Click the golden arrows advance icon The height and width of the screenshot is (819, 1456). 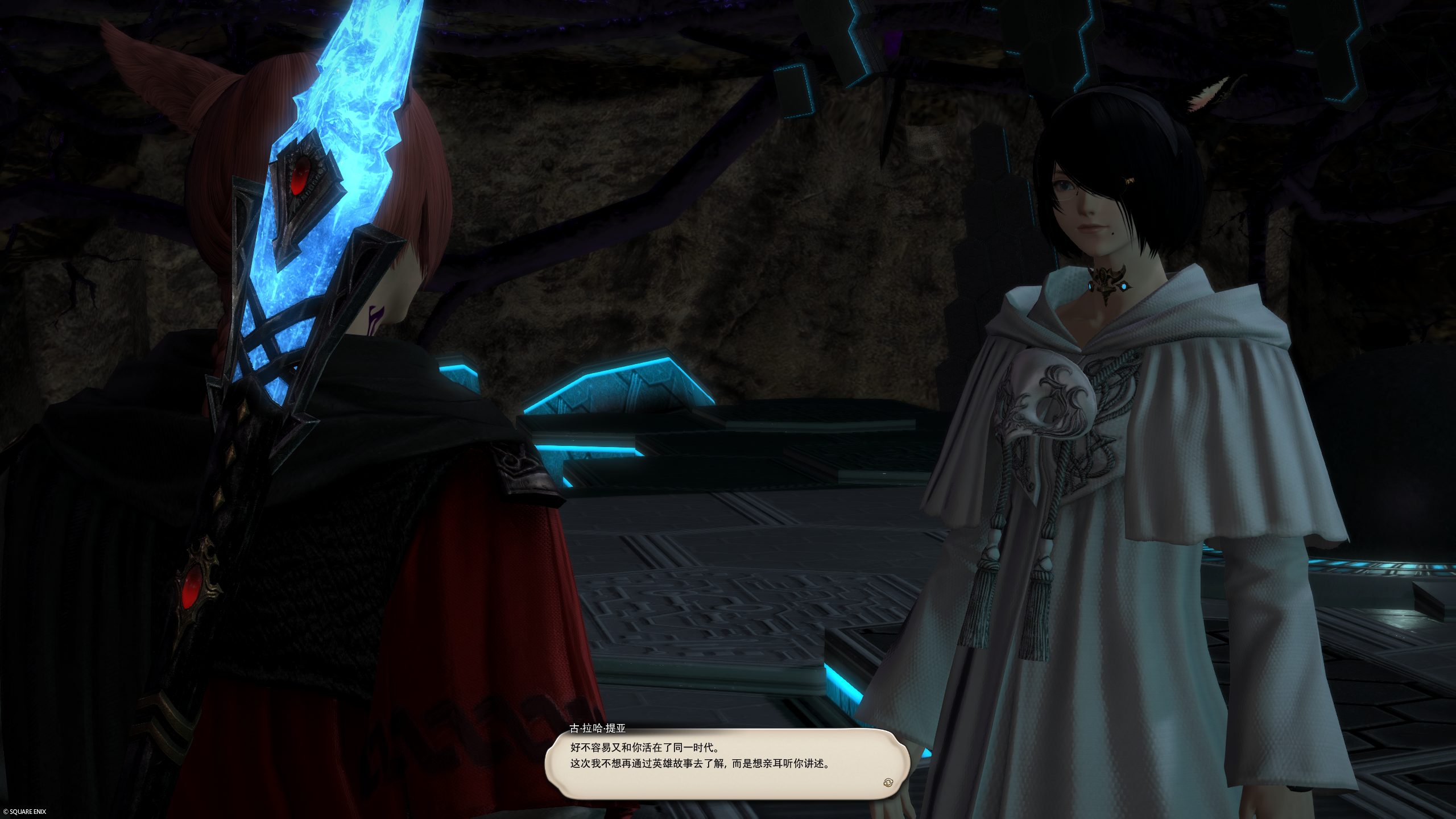point(888,783)
